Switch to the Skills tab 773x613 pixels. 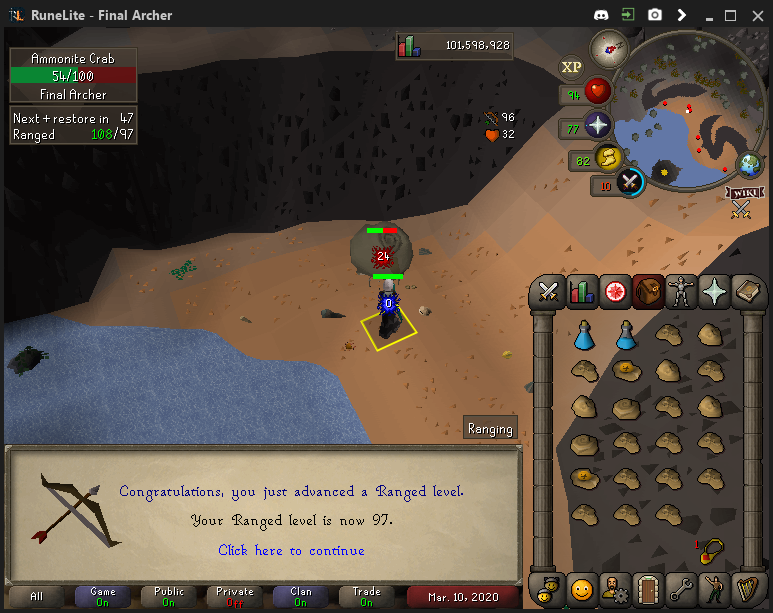click(x=582, y=291)
